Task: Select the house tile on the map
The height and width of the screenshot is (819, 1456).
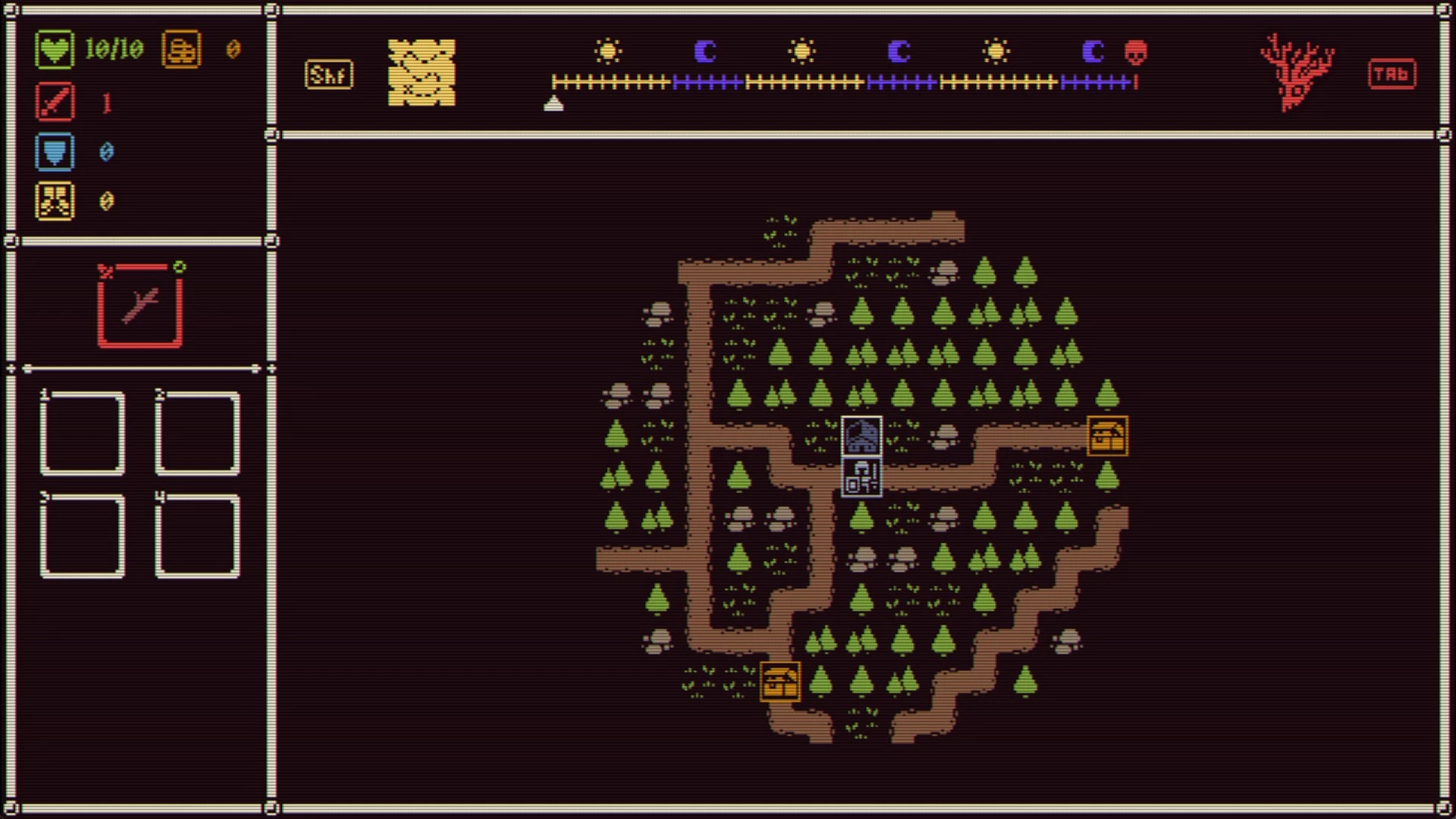Action: coord(861,436)
